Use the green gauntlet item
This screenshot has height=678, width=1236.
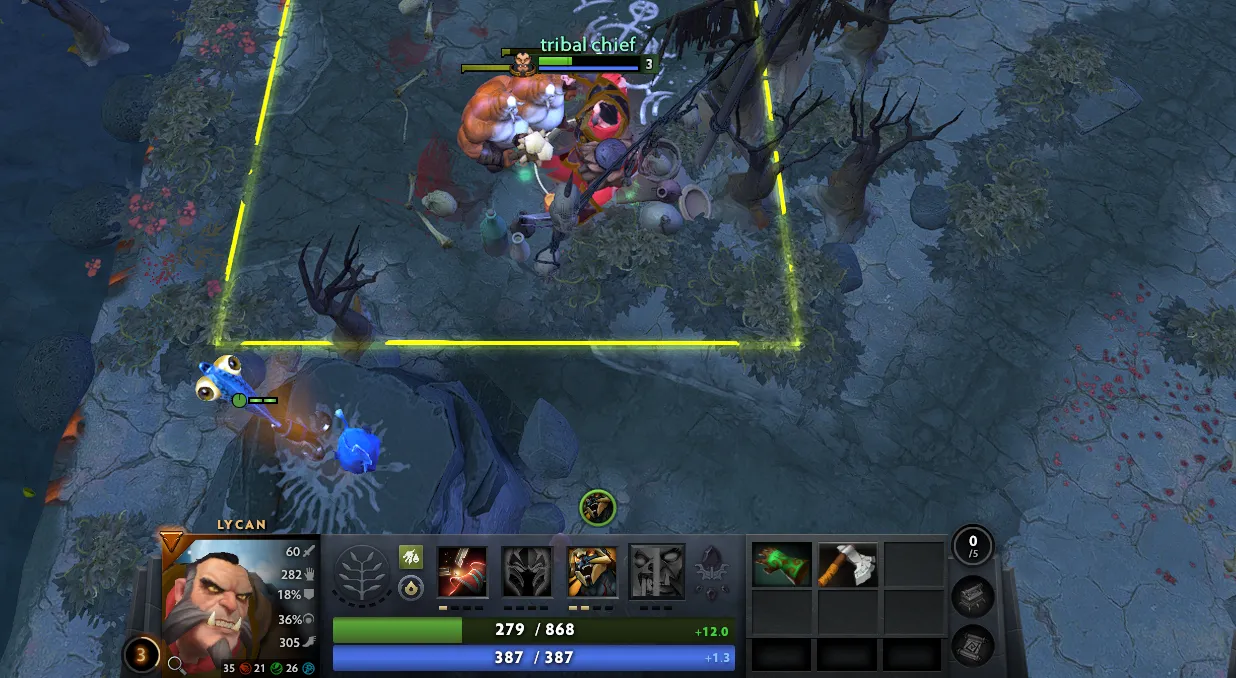tap(781, 565)
